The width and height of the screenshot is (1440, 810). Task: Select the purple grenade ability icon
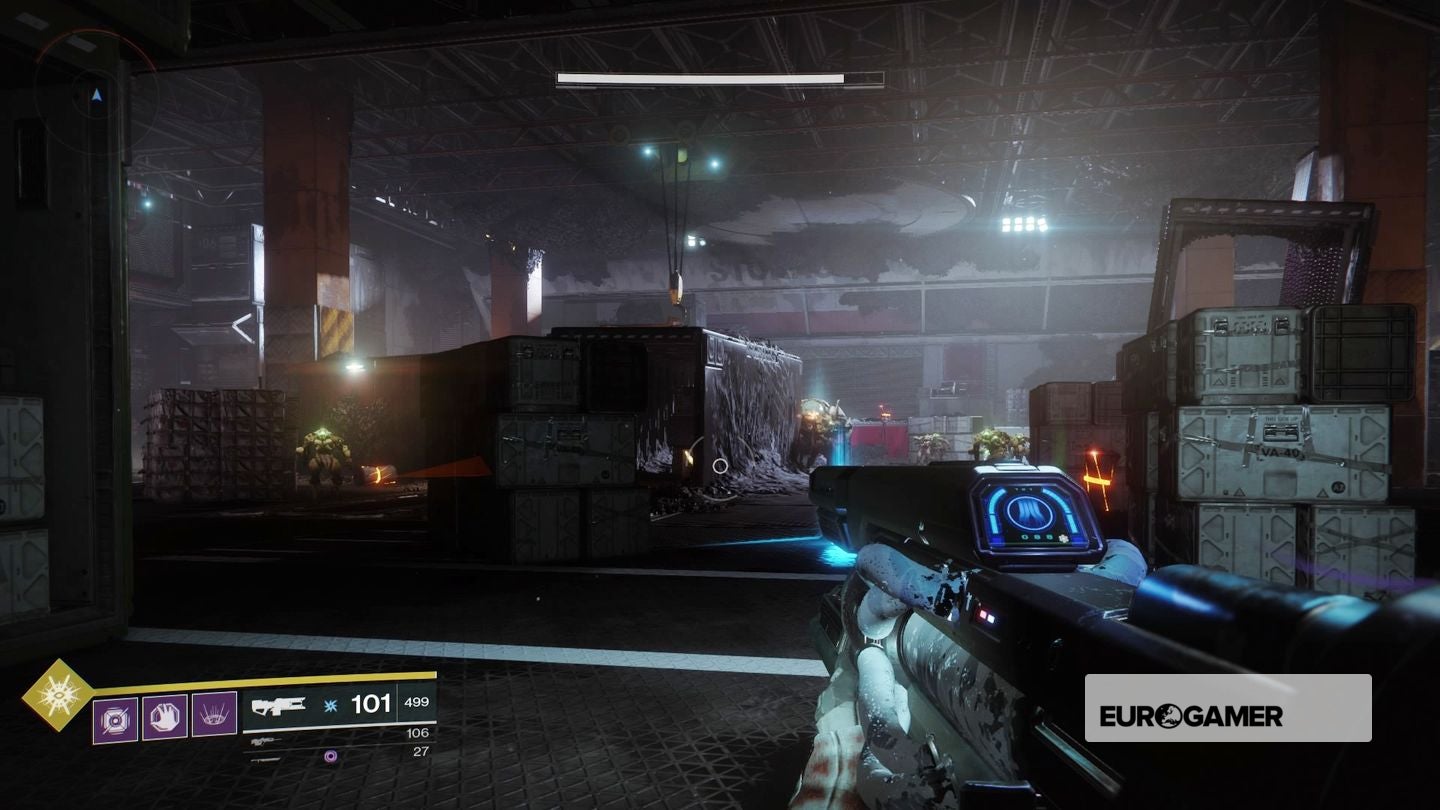pyautogui.click(x=115, y=719)
